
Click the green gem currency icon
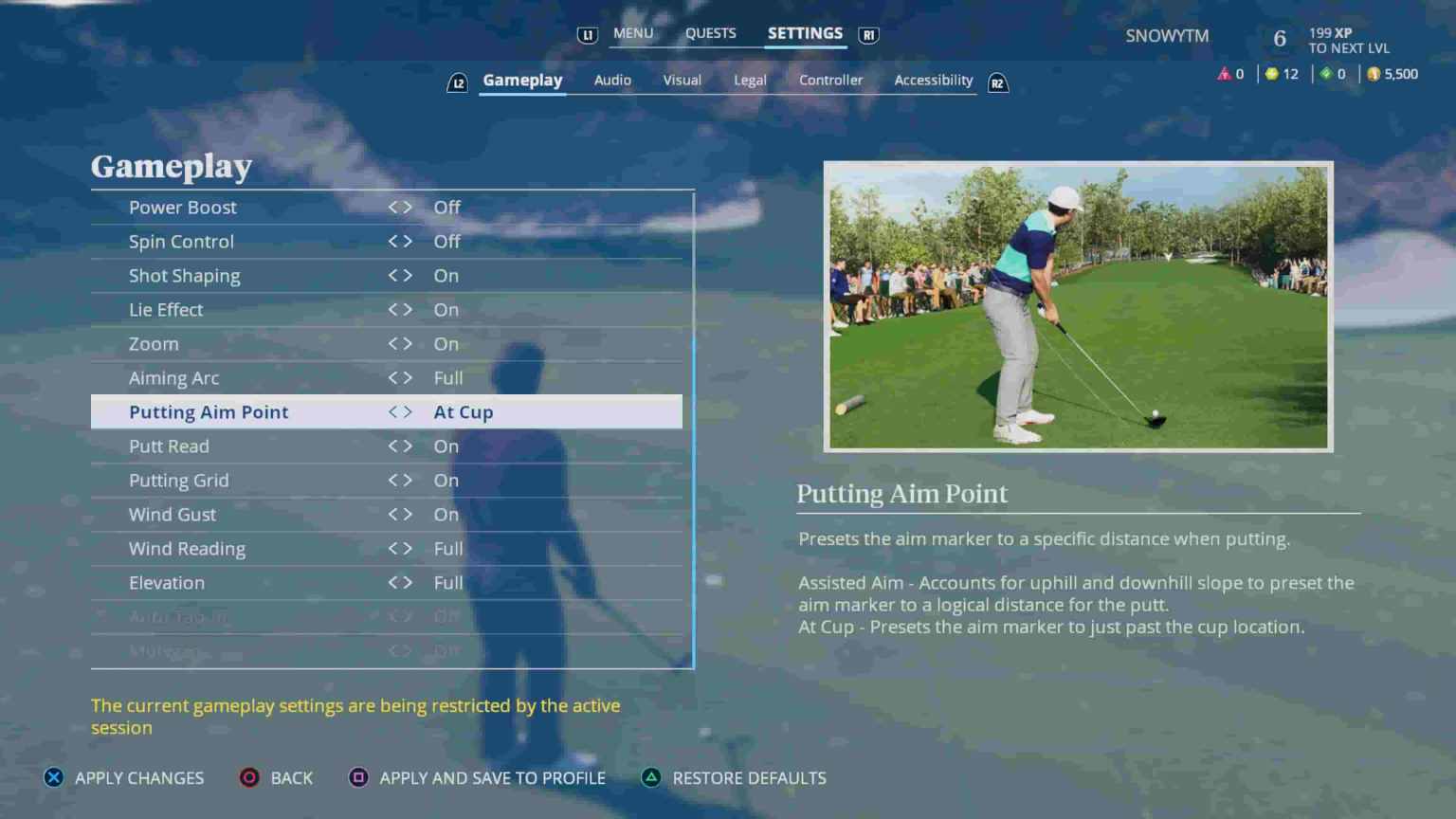(1326, 73)
